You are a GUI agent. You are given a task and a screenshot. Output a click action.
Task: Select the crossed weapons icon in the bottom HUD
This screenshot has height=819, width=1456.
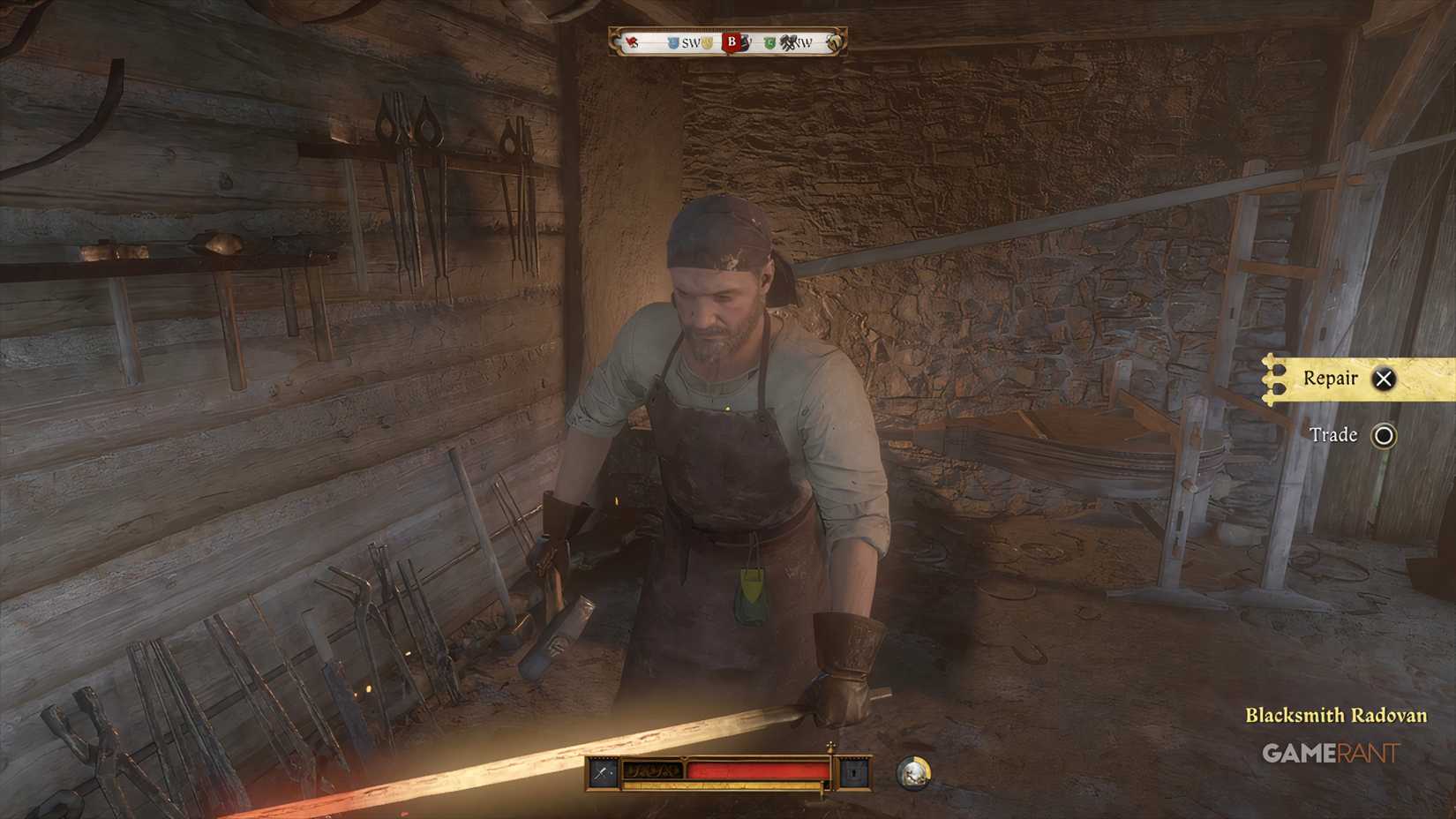(602, 771)
